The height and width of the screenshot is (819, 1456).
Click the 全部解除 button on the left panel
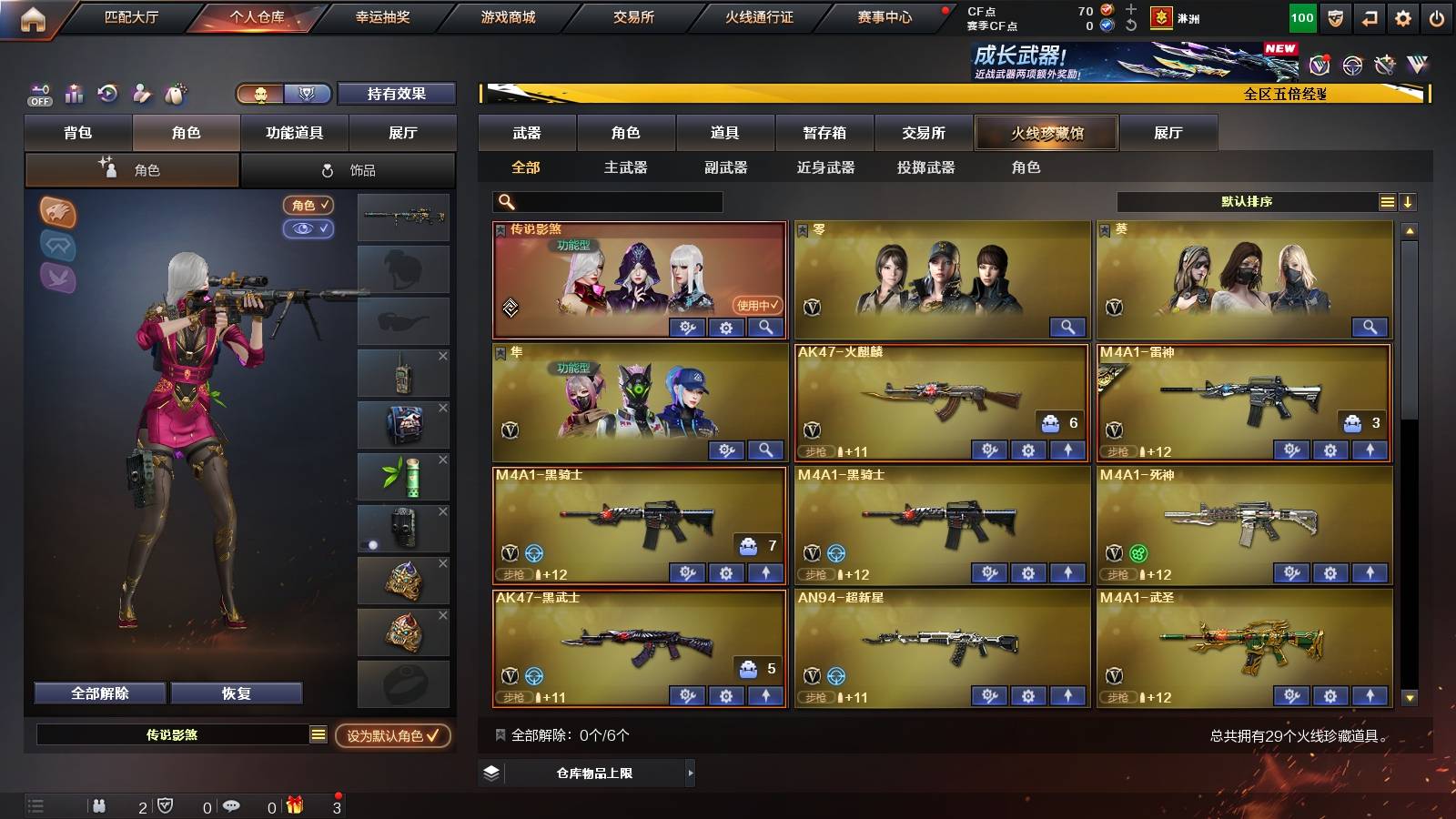point(98,693)
